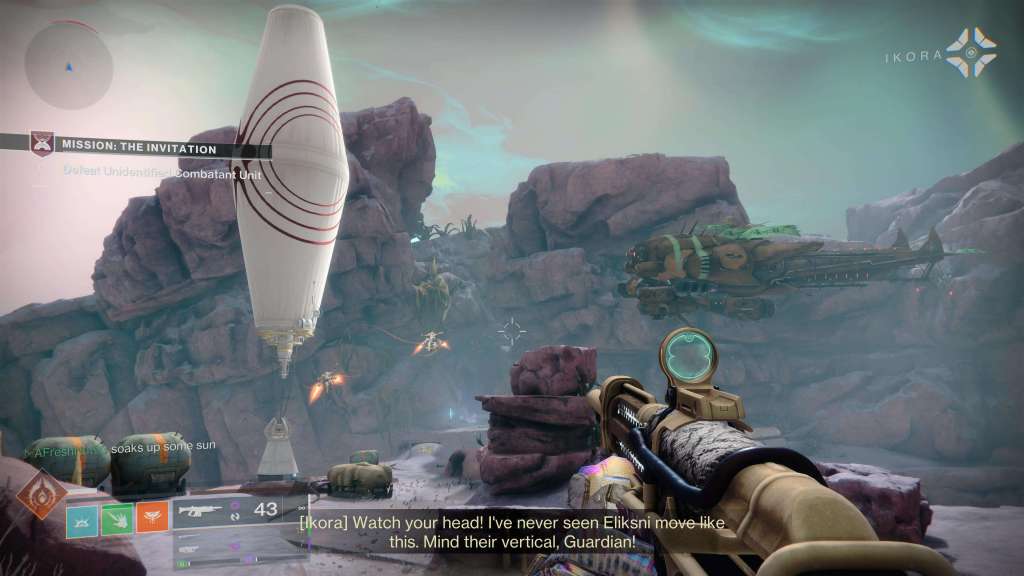Screen dimensions: 1024x576
Task: Select the Ikora speaker emblem icon
Action: pyautogui.click(x=971, y=54)
